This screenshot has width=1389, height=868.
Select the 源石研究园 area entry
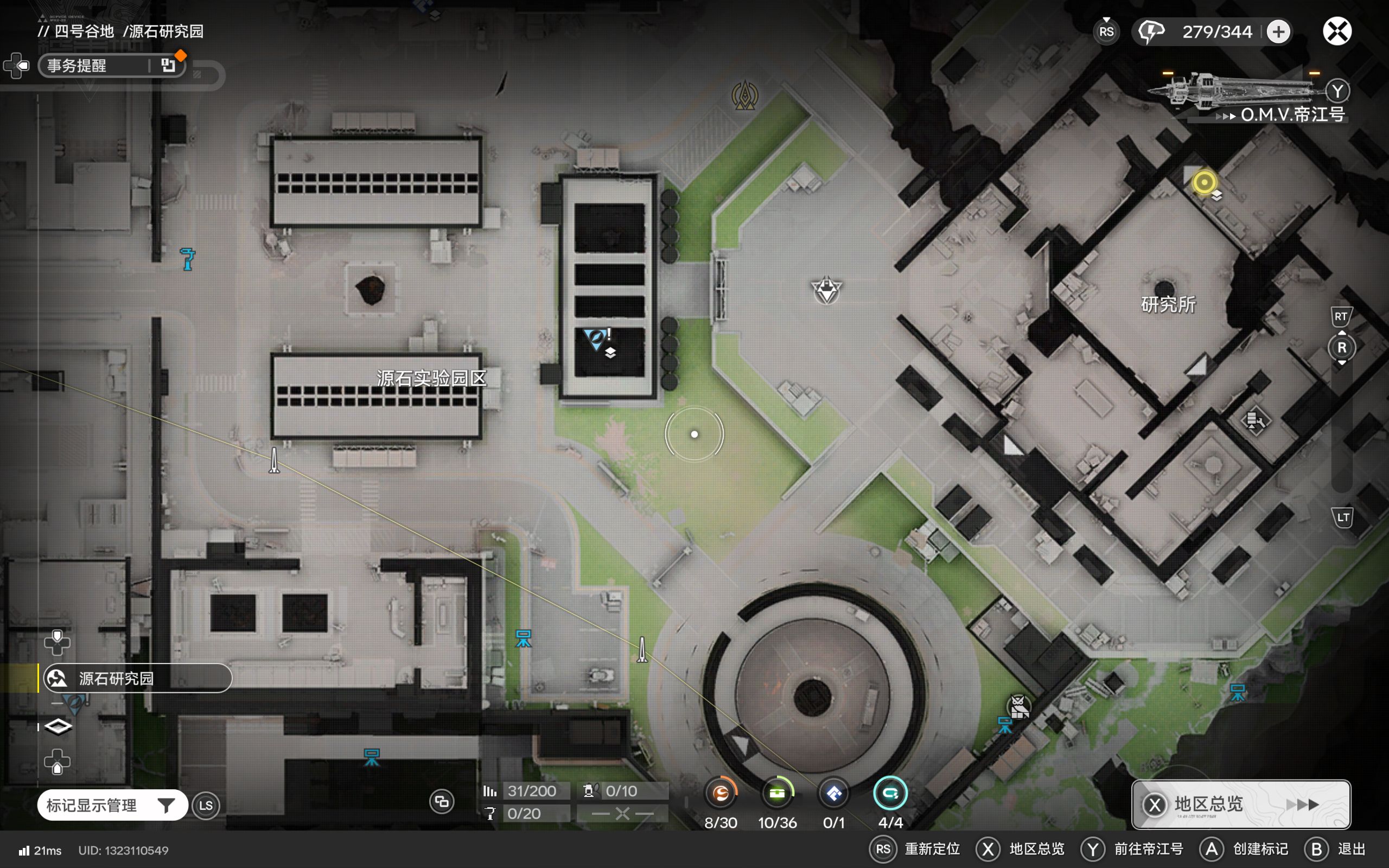[x=138, y=679]
